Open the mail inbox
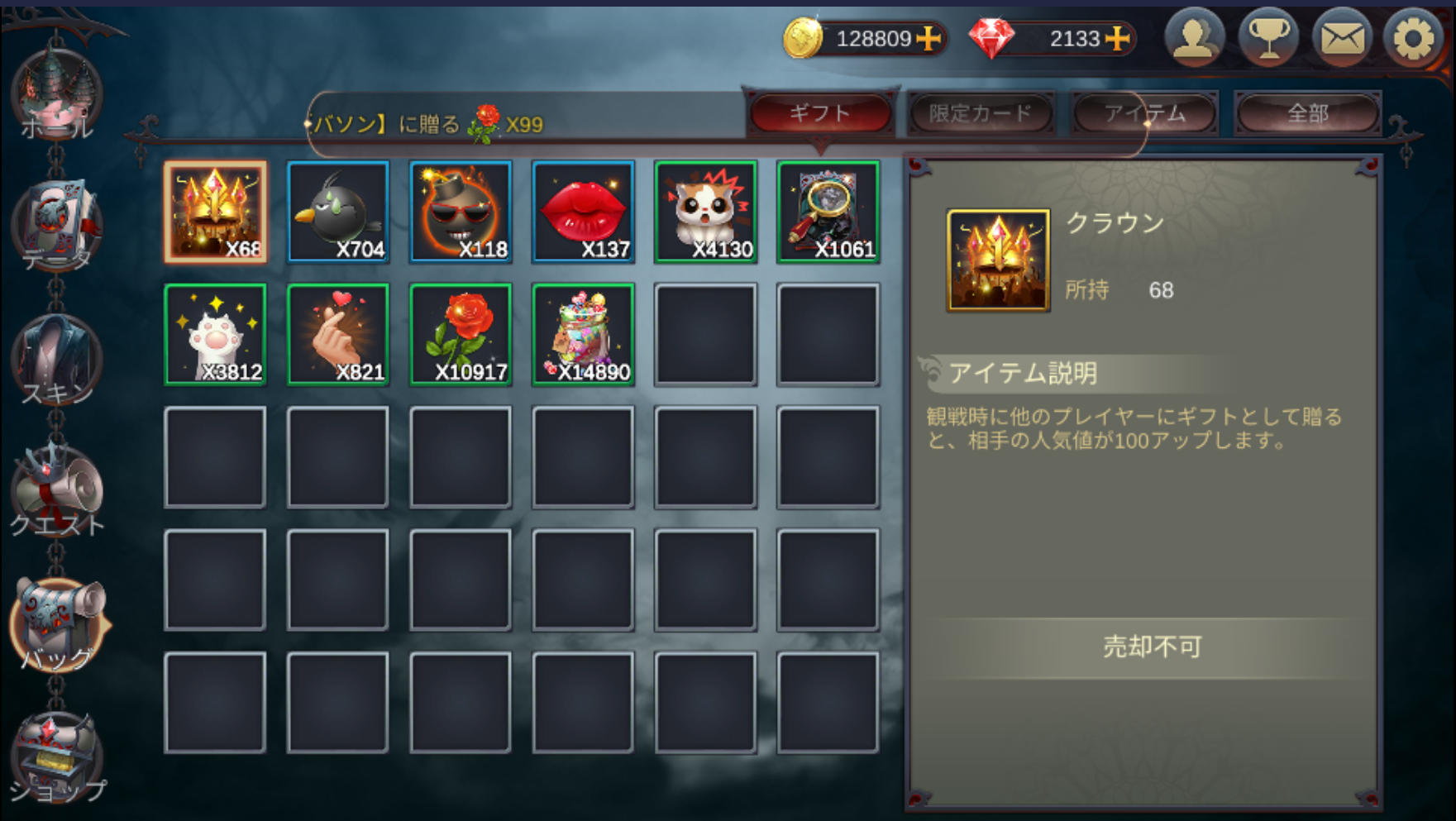 pos(1341,37)
